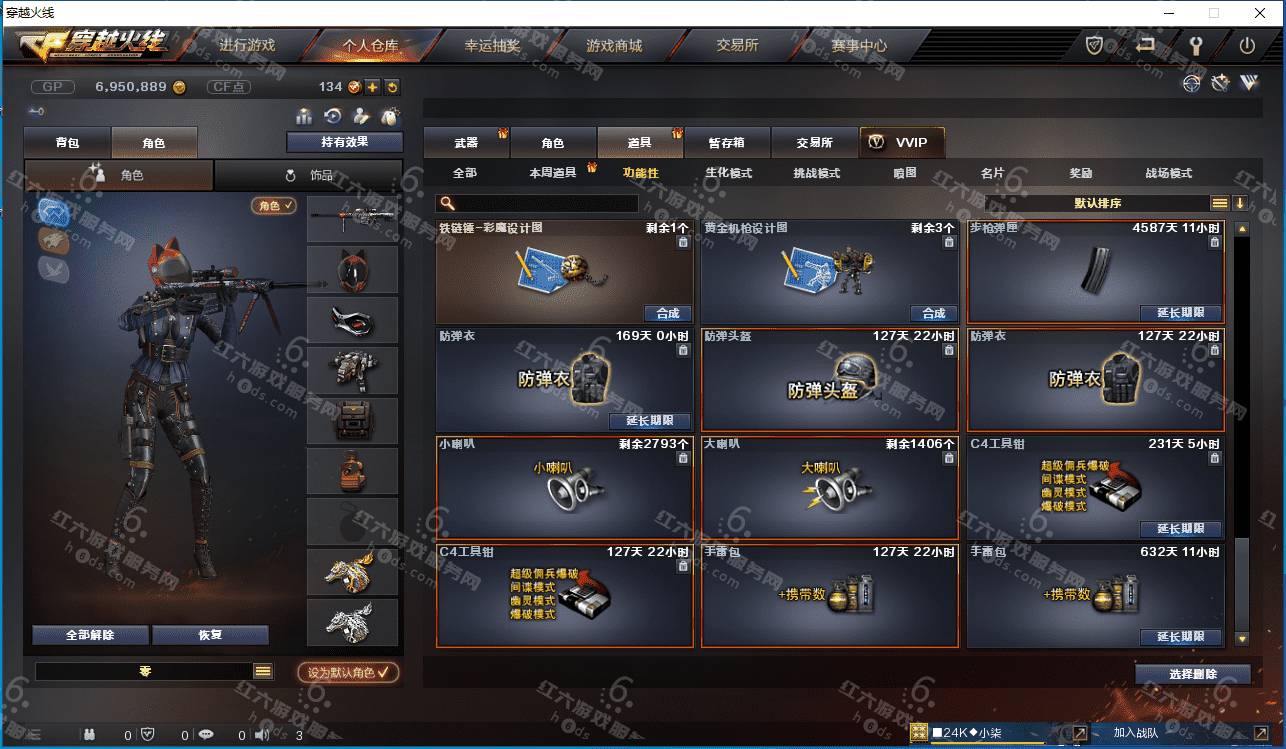Image resolution: width=1286 pixels, height=749 pixels.
Task: Close the game window
Action: 1260,13
